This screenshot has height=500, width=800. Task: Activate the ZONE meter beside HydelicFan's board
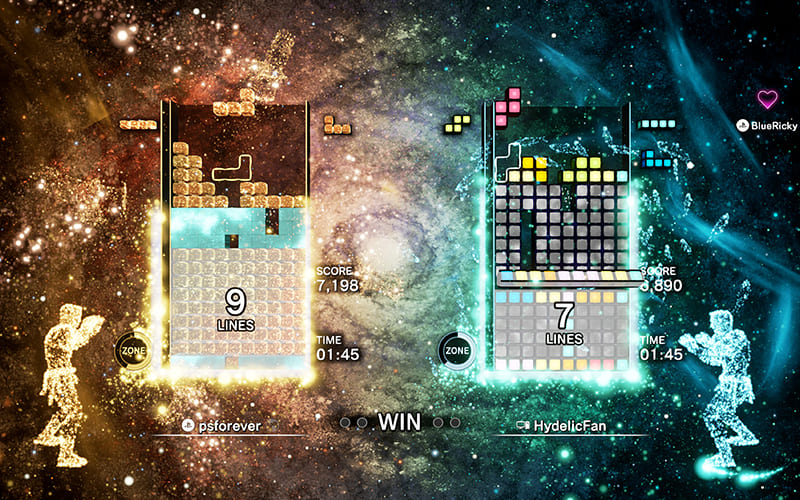click(x=456, y=351)
